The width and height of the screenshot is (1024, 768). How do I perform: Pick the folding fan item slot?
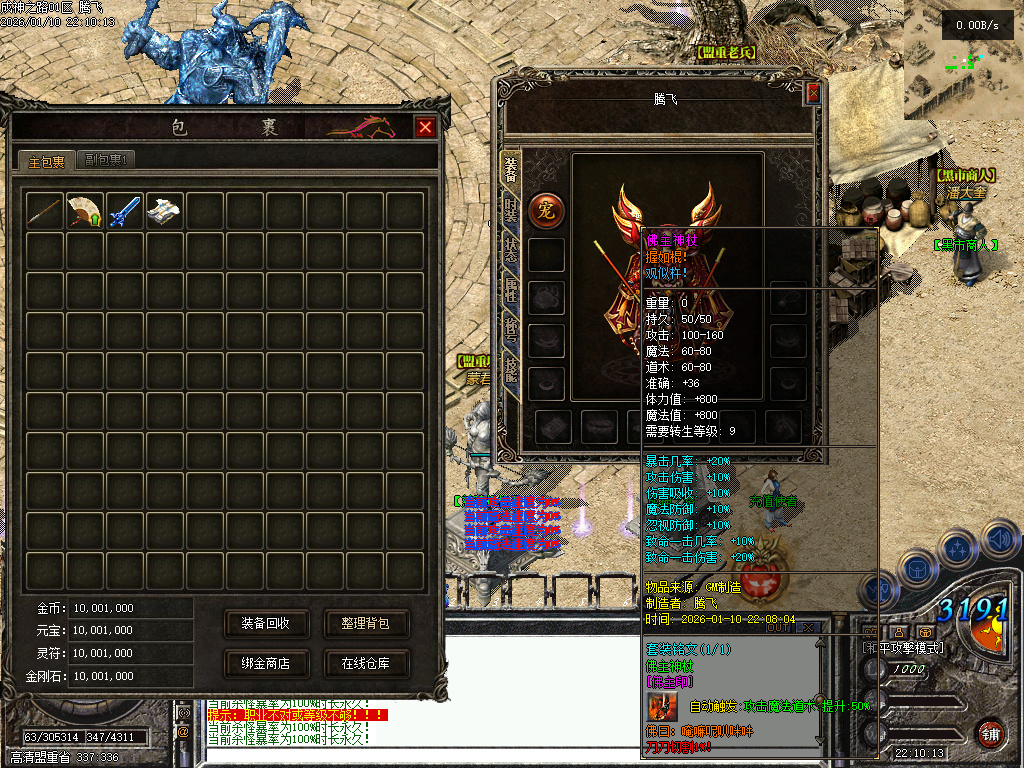tap(85, 210)
